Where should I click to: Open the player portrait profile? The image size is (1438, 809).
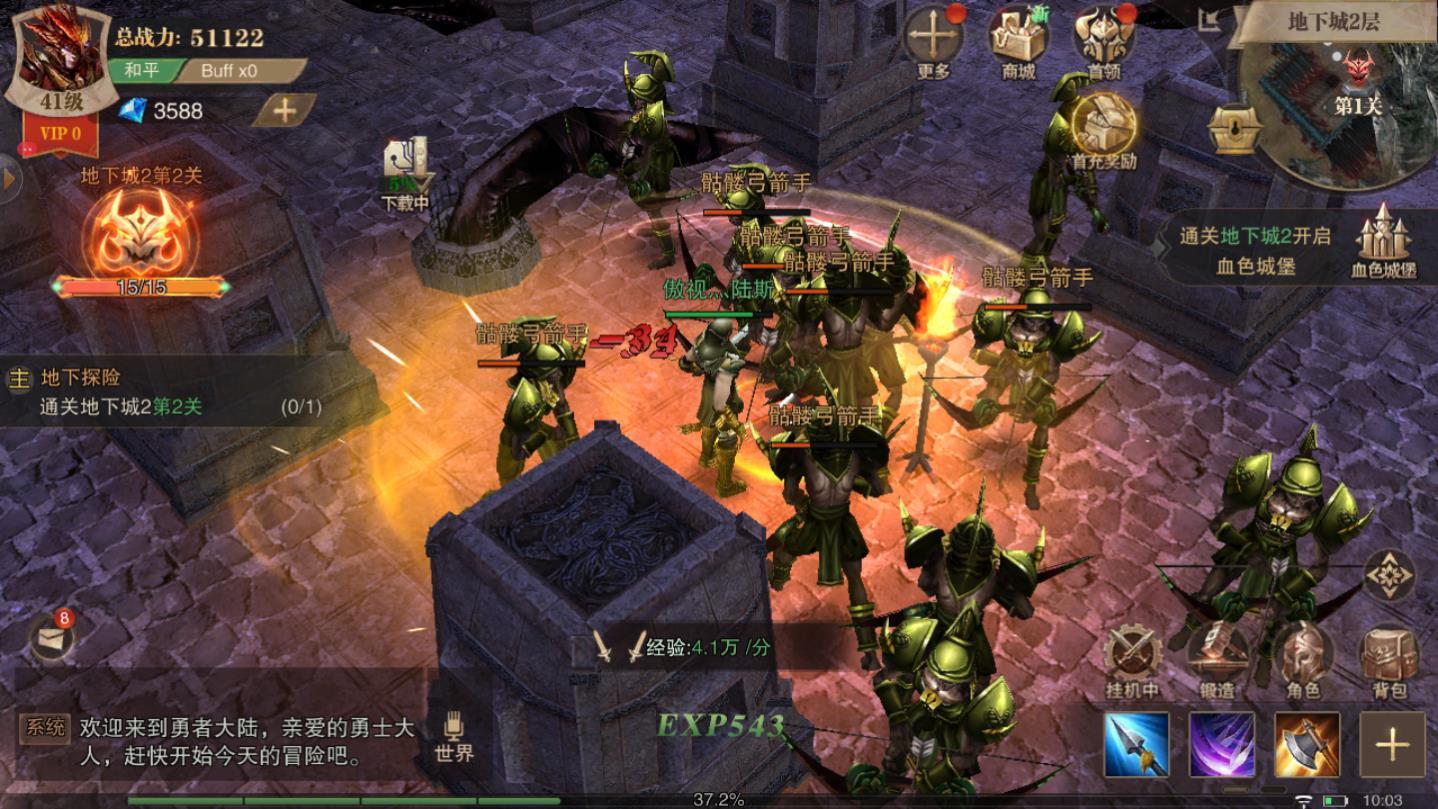point(60,65)
